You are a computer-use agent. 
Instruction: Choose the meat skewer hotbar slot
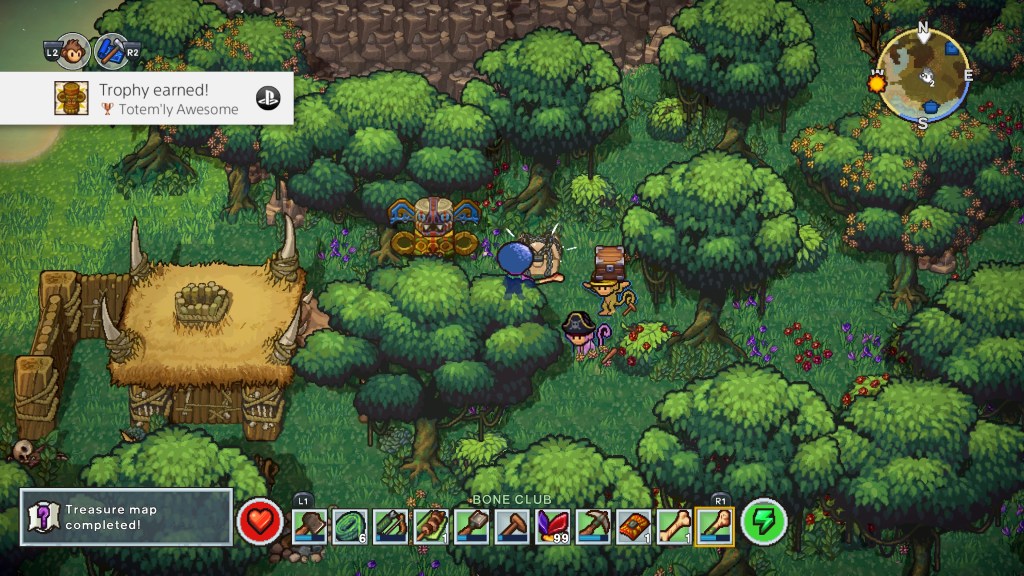(431, 524)
